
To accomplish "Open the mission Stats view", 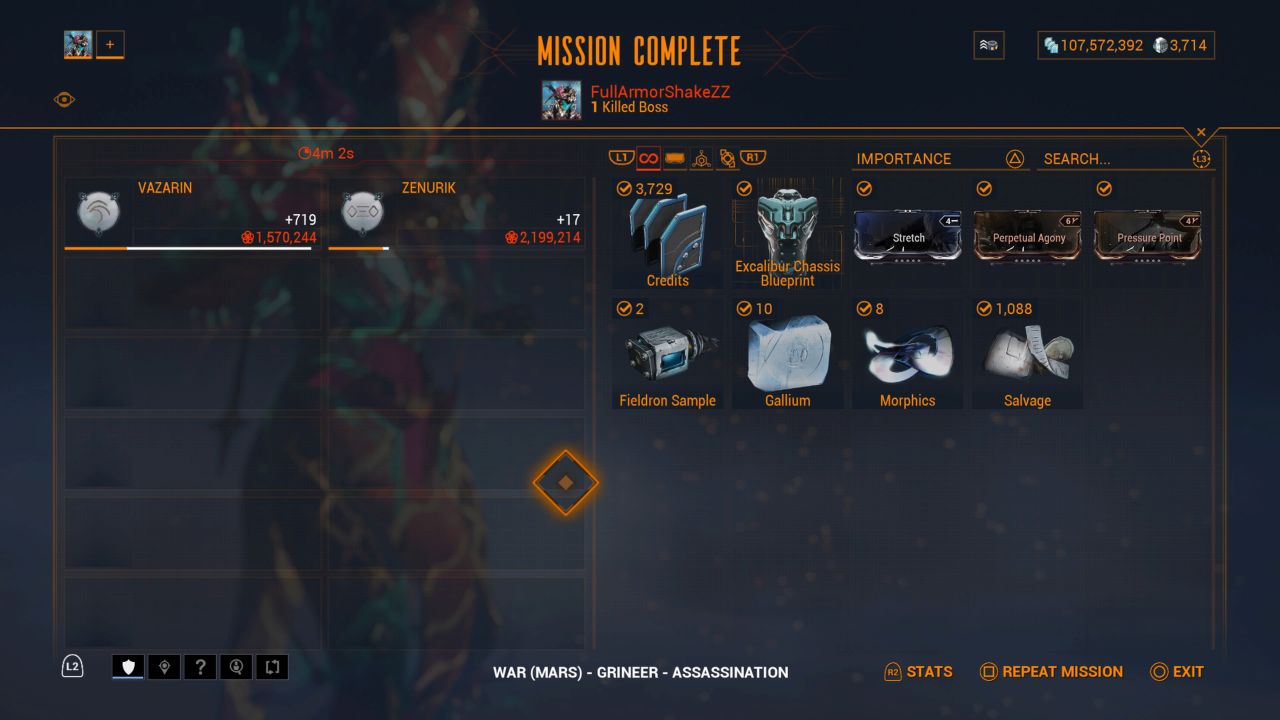I will 919,672.
